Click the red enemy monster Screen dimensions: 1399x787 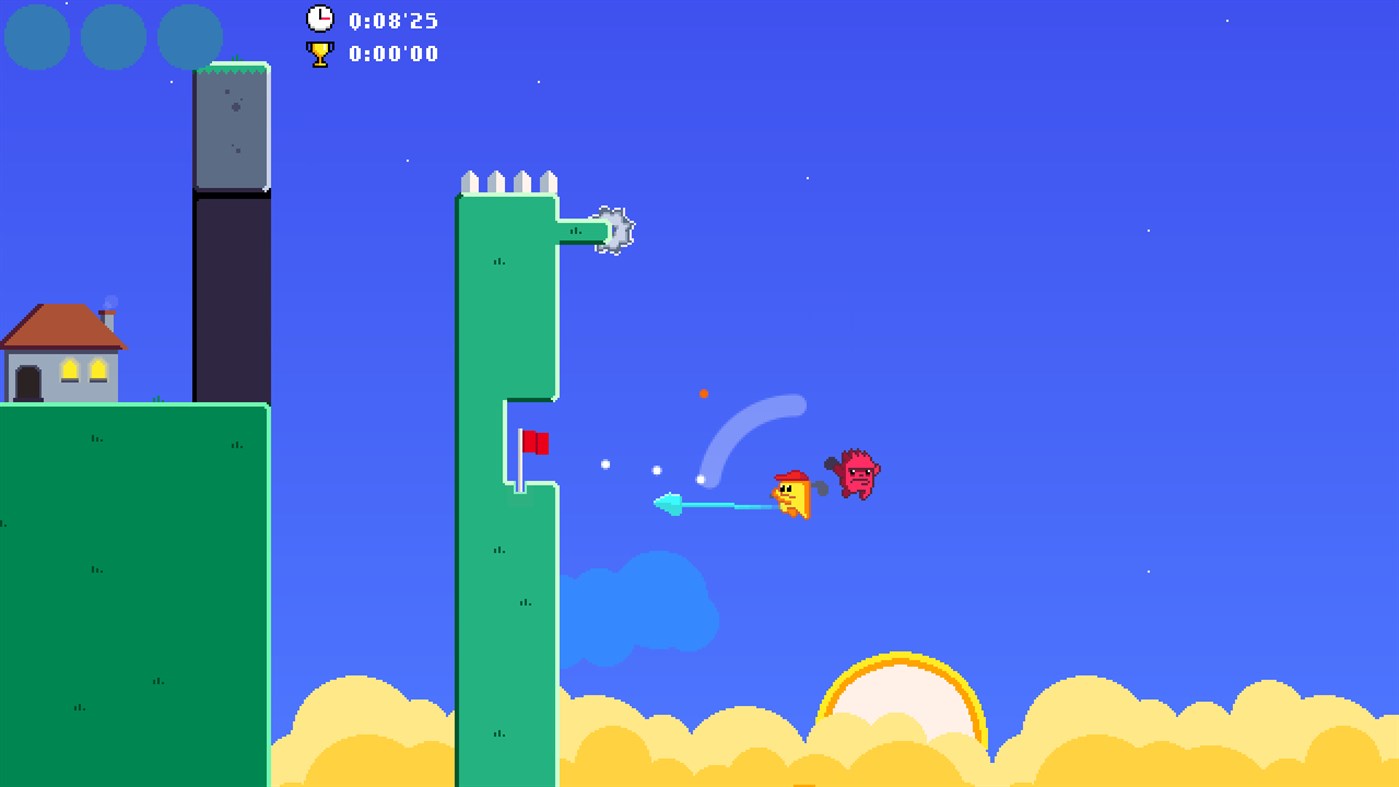click(x=858, y=474)
